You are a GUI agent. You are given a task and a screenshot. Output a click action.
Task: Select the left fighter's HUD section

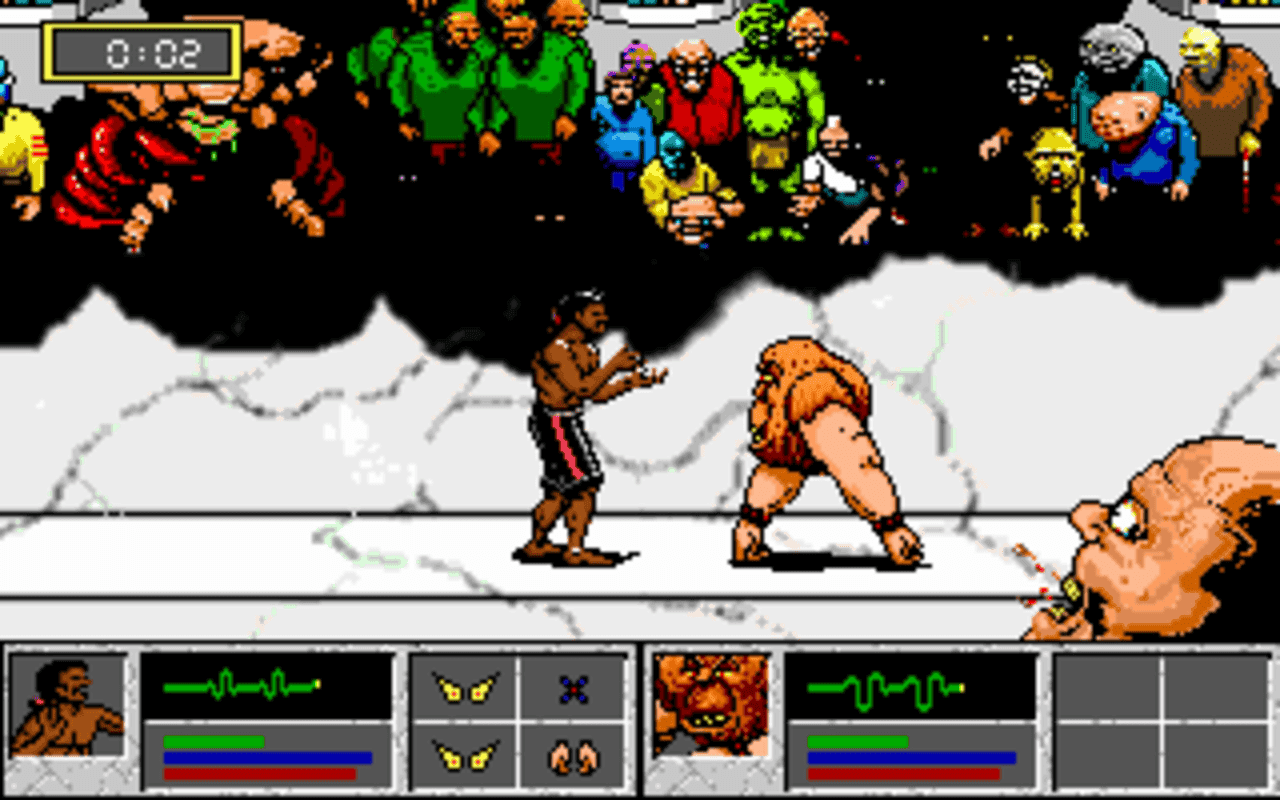[200, 722]
